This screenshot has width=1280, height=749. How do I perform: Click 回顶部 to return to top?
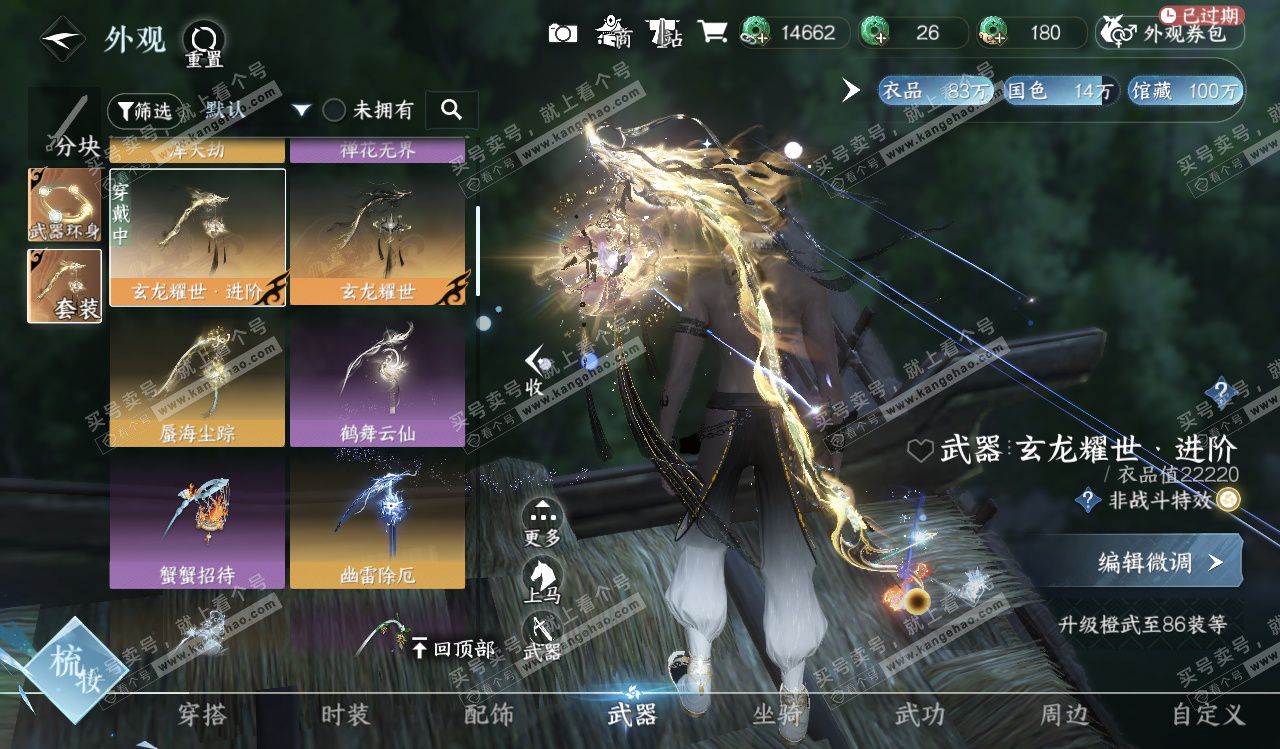point(452,649)
